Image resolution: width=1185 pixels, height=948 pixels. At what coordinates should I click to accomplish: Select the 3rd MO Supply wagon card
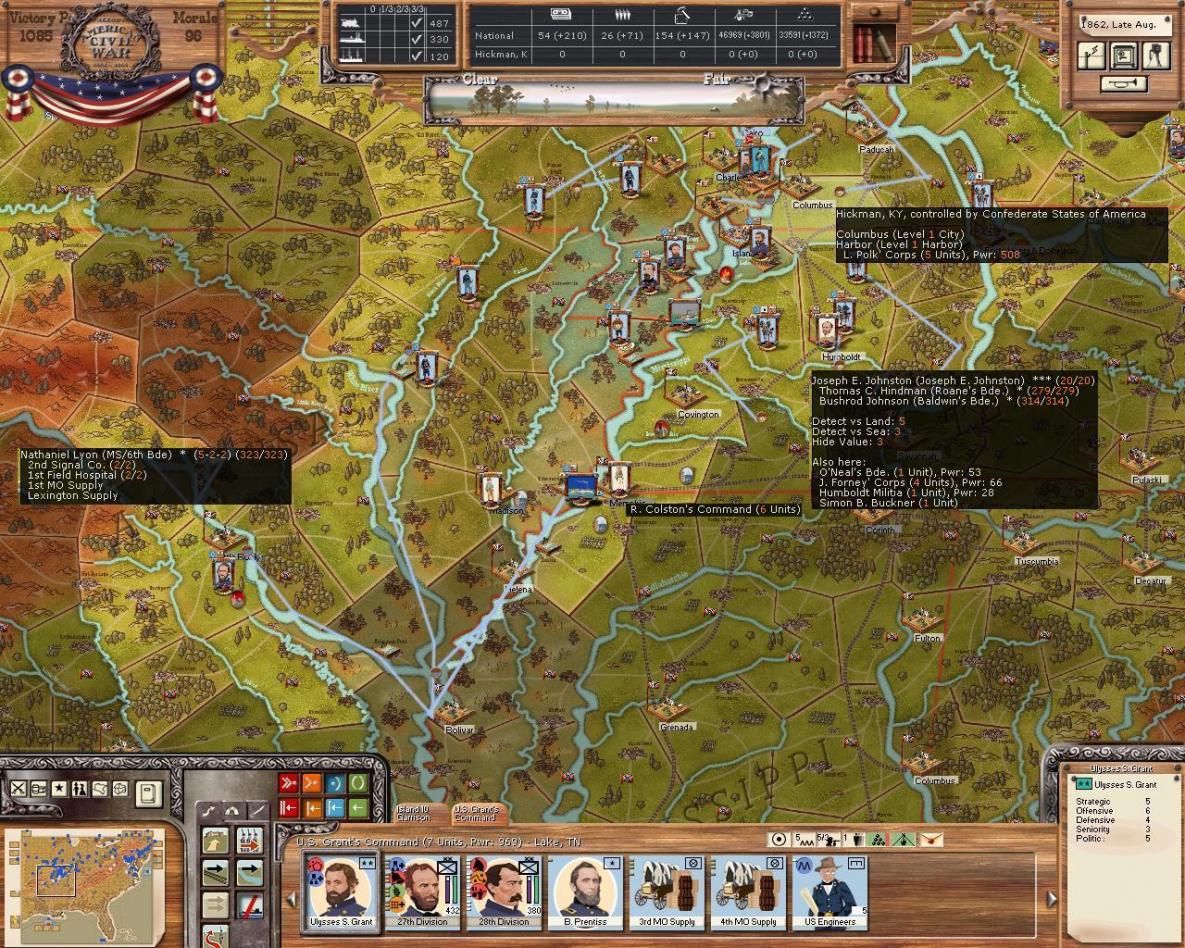tap(668, 893)
